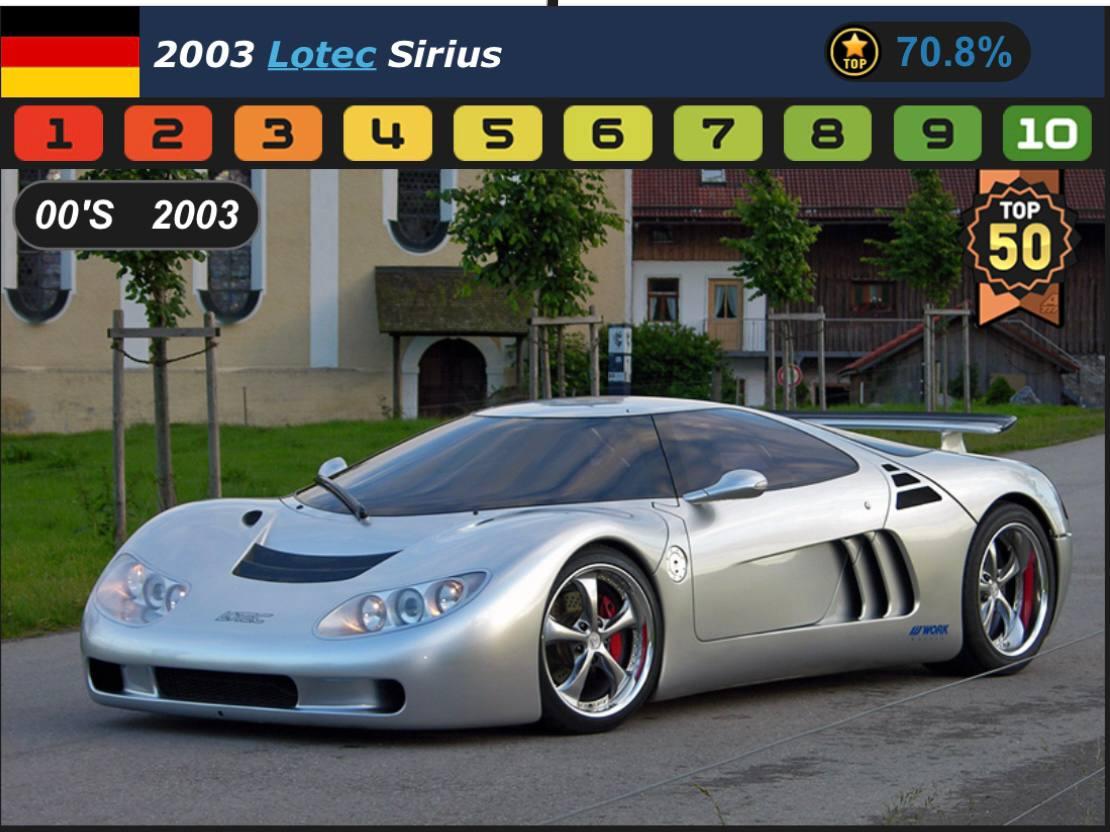Click the 7 rating button

coord(718,134)
